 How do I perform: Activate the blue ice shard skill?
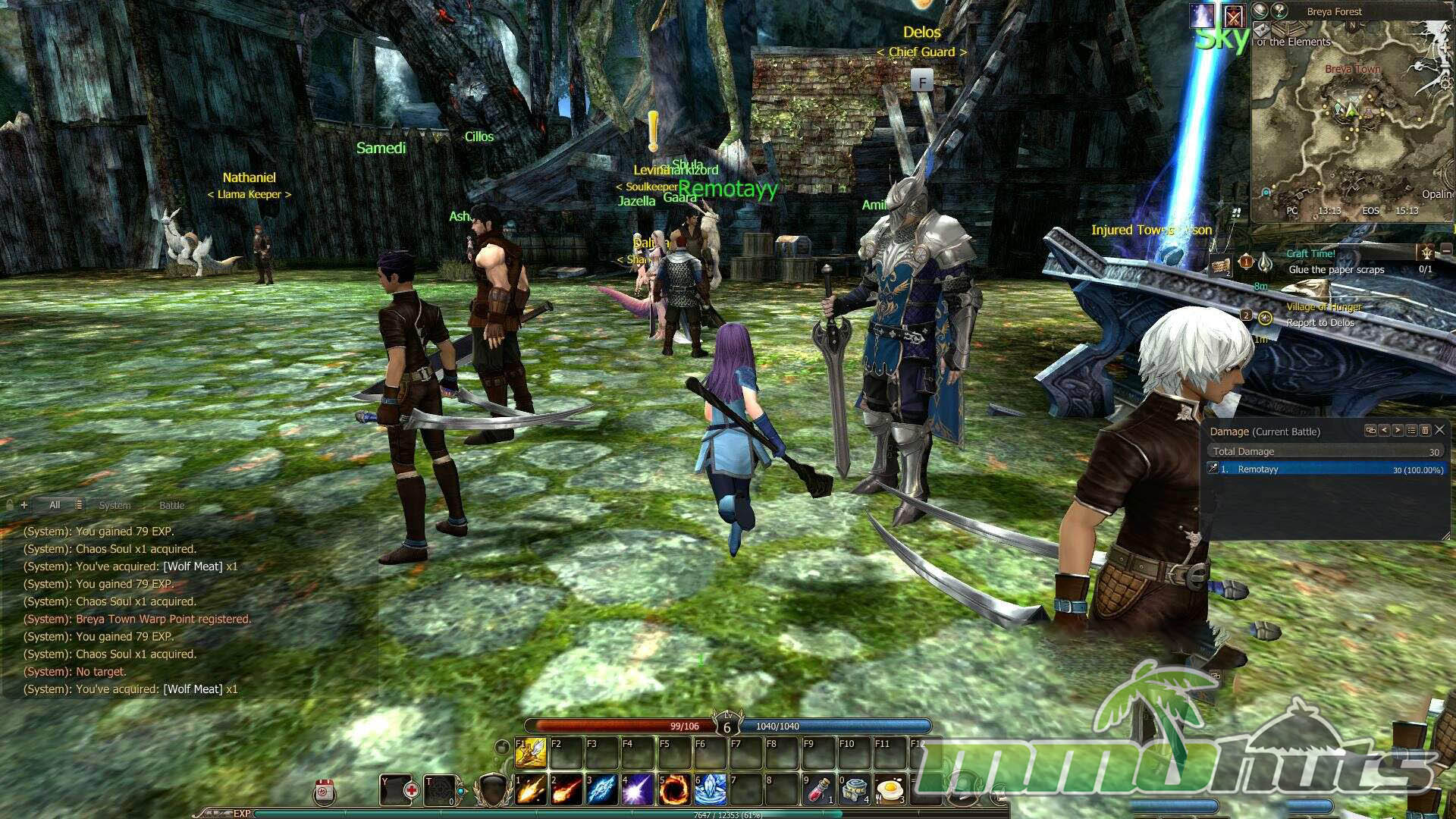click(602, 789)
